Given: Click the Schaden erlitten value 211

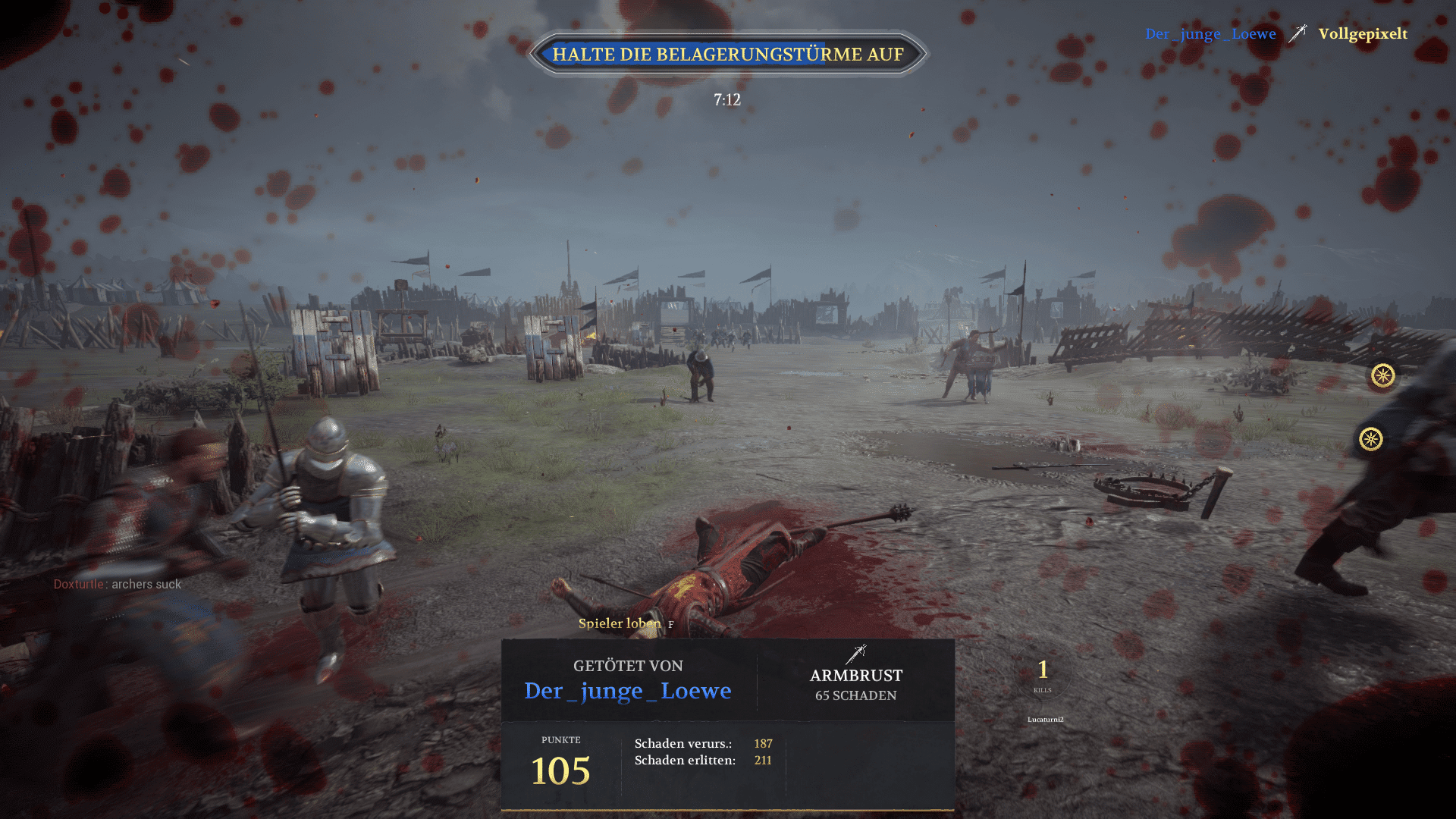Looking at the screenshot, I should 763,761.
